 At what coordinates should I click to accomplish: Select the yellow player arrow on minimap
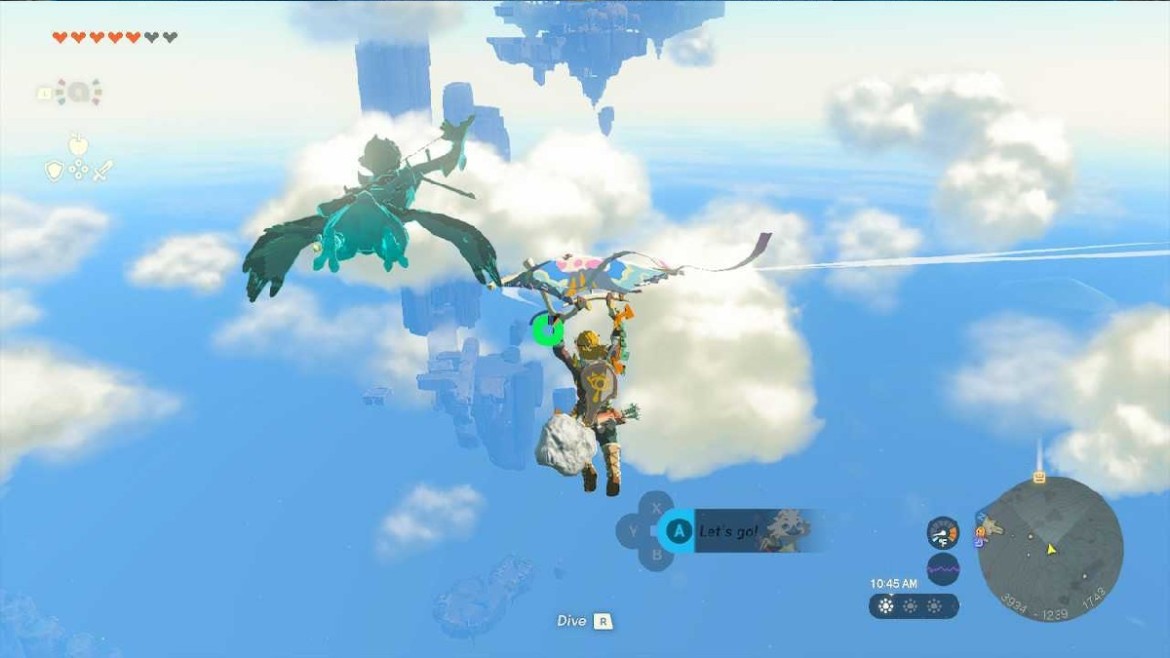[1051, 549]
